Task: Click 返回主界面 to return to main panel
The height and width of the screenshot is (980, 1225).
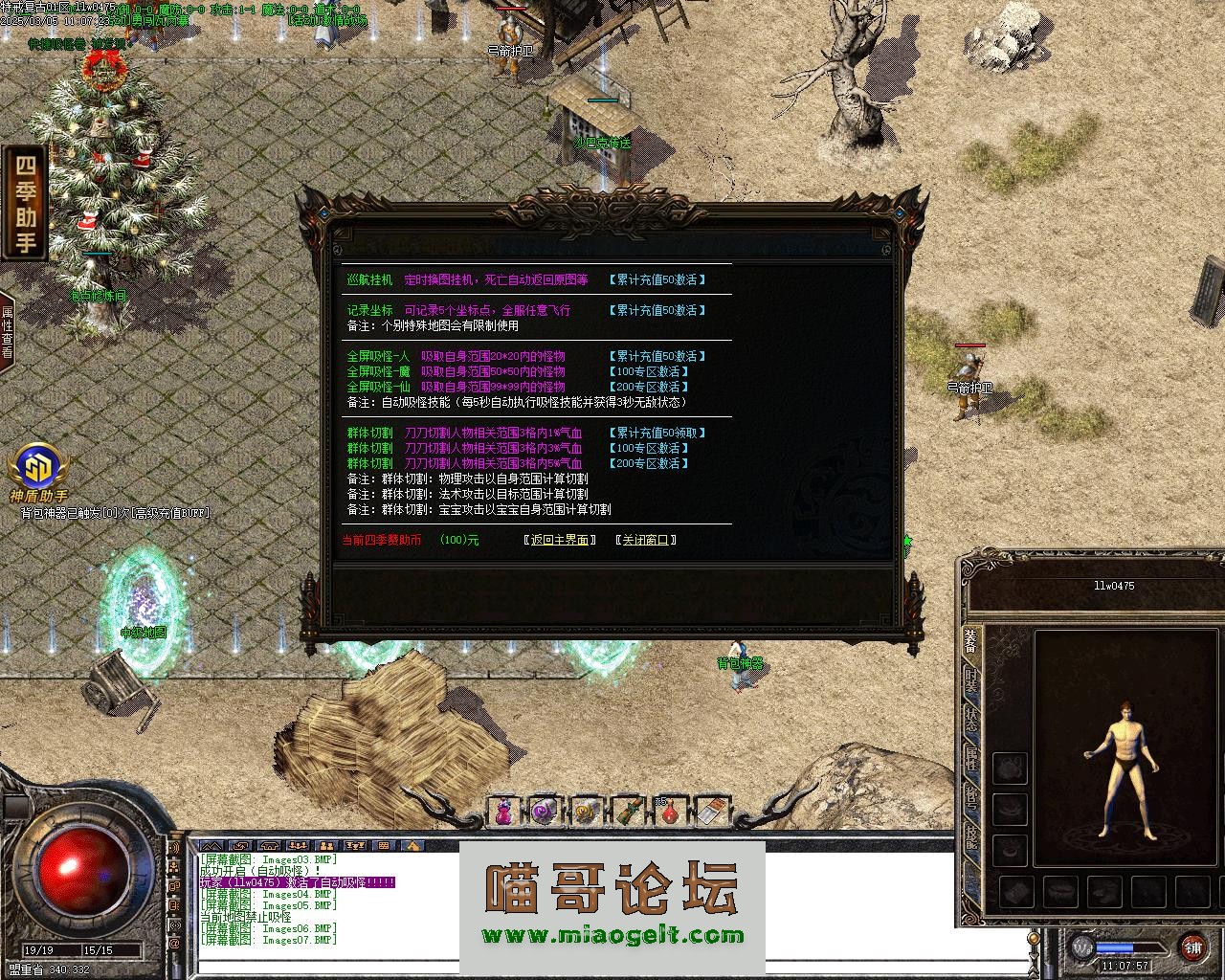Action: (x=560, y=540)
